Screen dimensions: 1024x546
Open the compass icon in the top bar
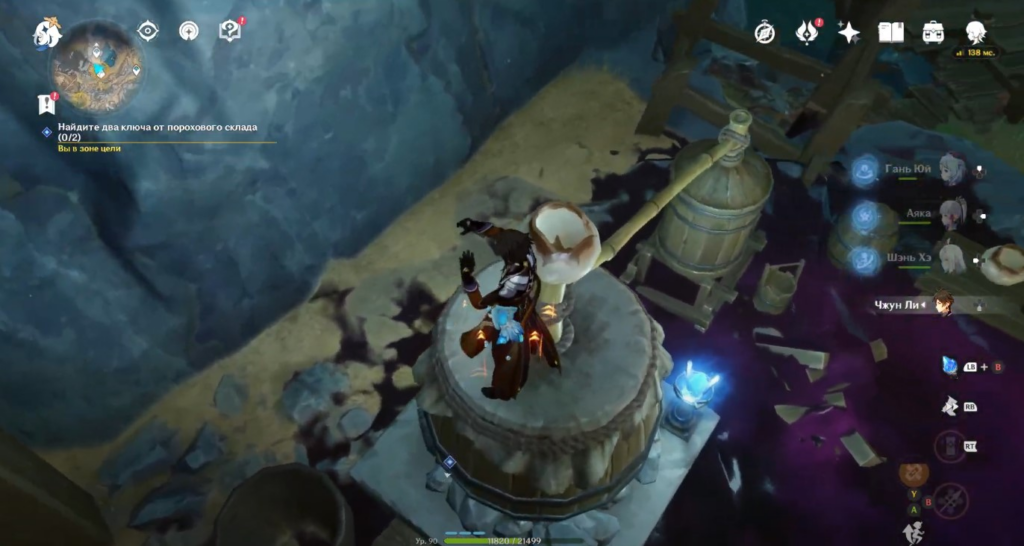[x=765, y=33]
